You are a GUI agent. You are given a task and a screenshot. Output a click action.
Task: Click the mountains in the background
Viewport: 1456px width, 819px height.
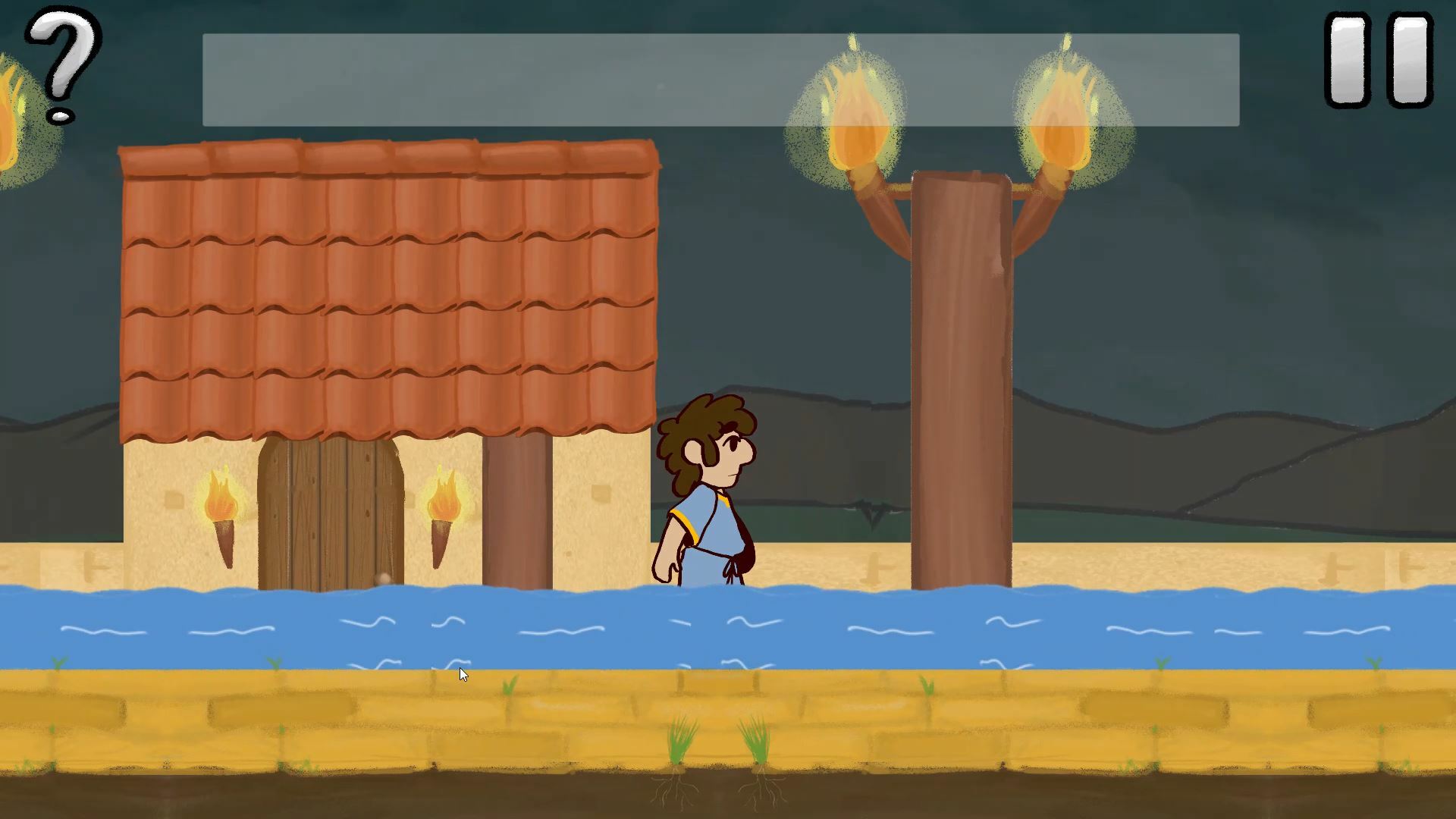(x=1213, y=455)
